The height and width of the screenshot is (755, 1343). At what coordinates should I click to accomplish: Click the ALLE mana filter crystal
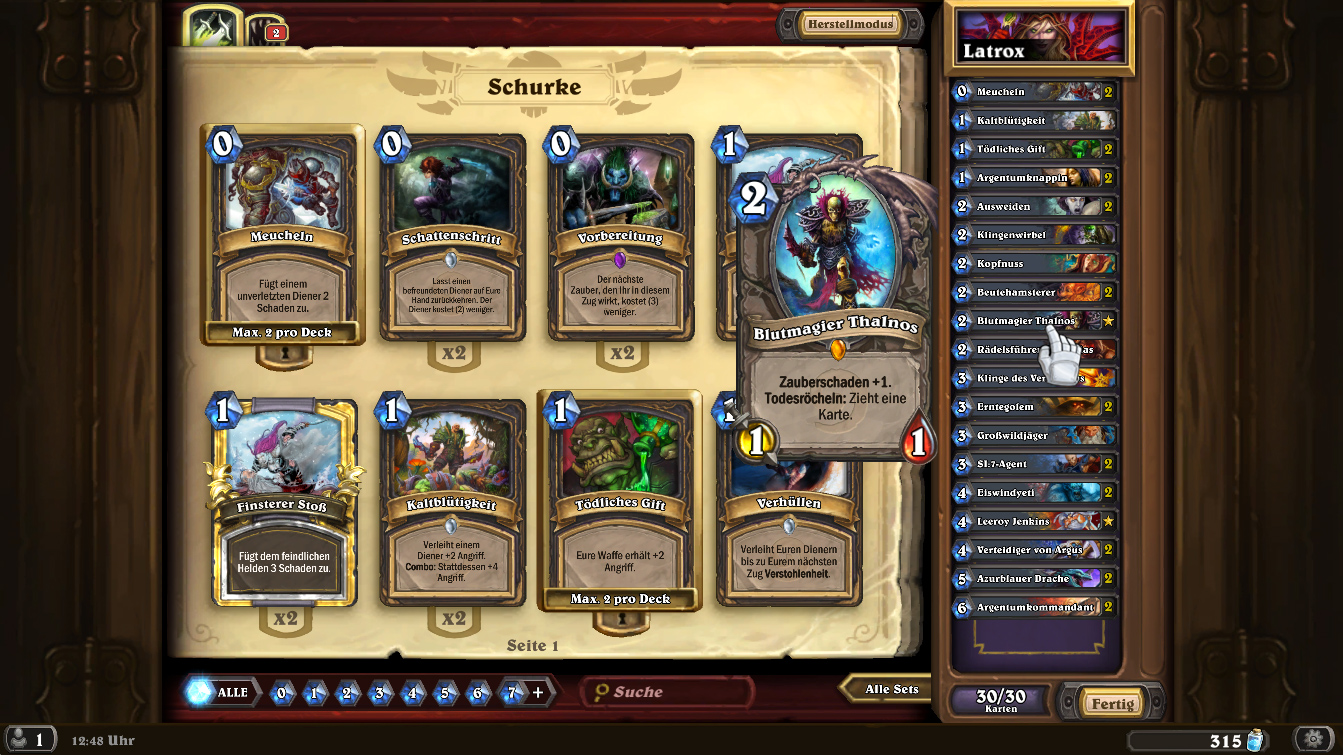(x=221, y=691)
